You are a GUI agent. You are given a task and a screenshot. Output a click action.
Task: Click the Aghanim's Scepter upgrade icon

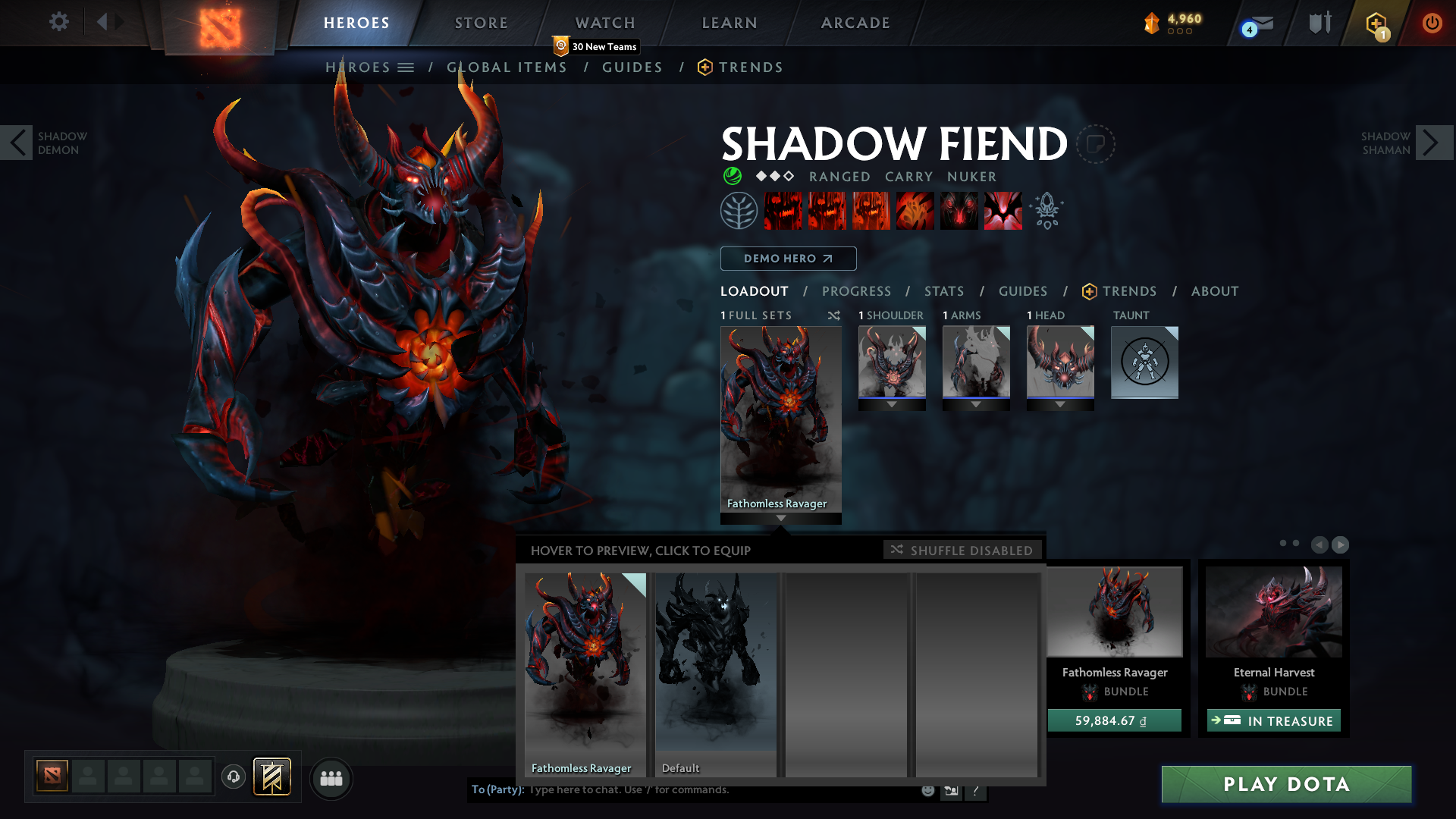pyautogui.click(x=1047, y=210)
